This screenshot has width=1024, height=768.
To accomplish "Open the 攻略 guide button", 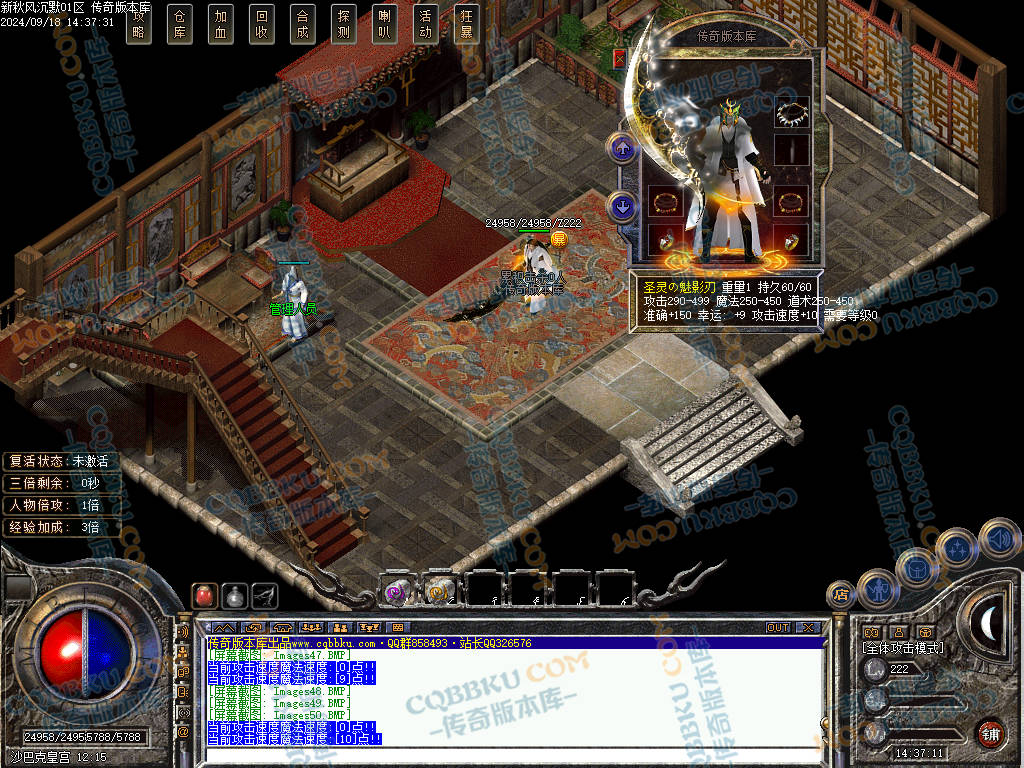I will [x=139, y=24].
